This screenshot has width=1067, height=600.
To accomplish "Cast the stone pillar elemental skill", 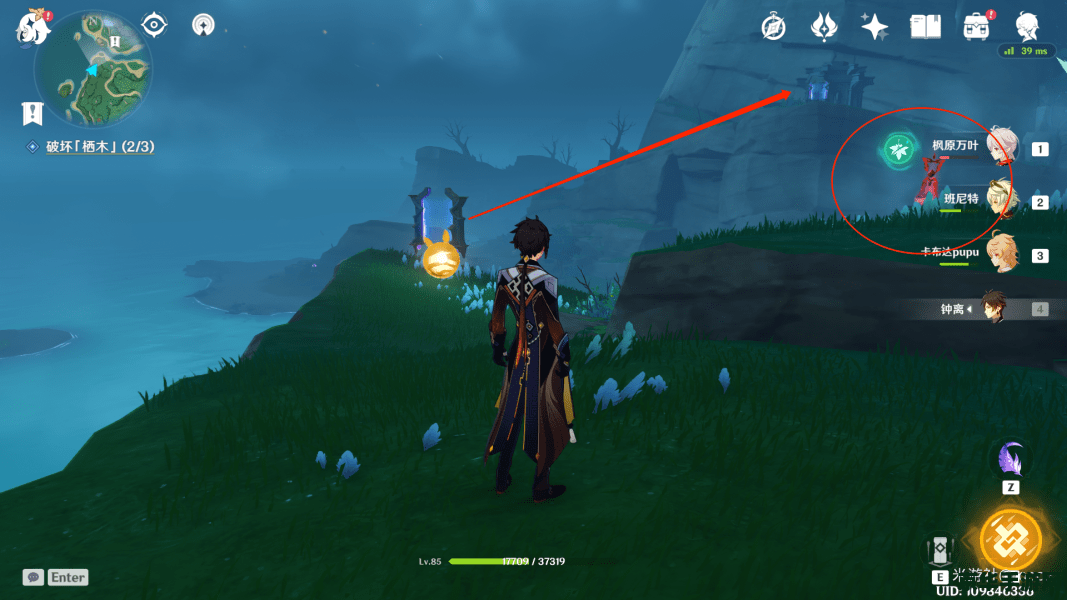I will tap(941, 551).
